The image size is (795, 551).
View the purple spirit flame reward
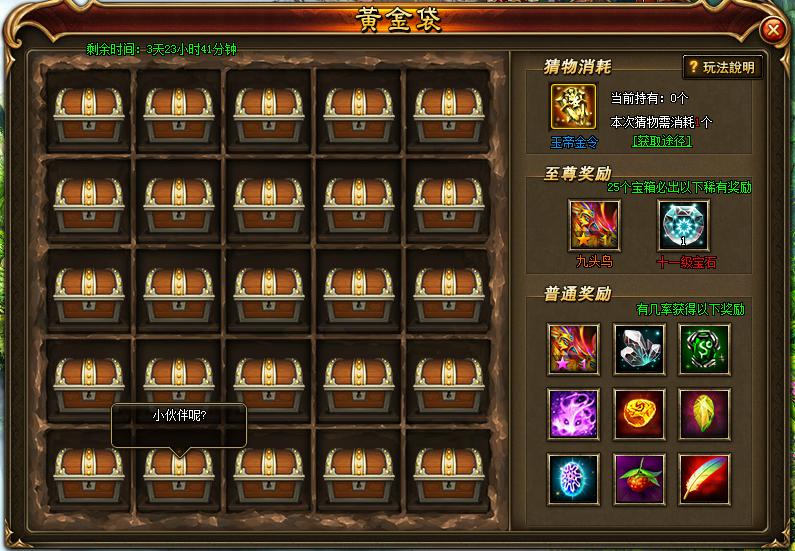[x=574, y=414]
